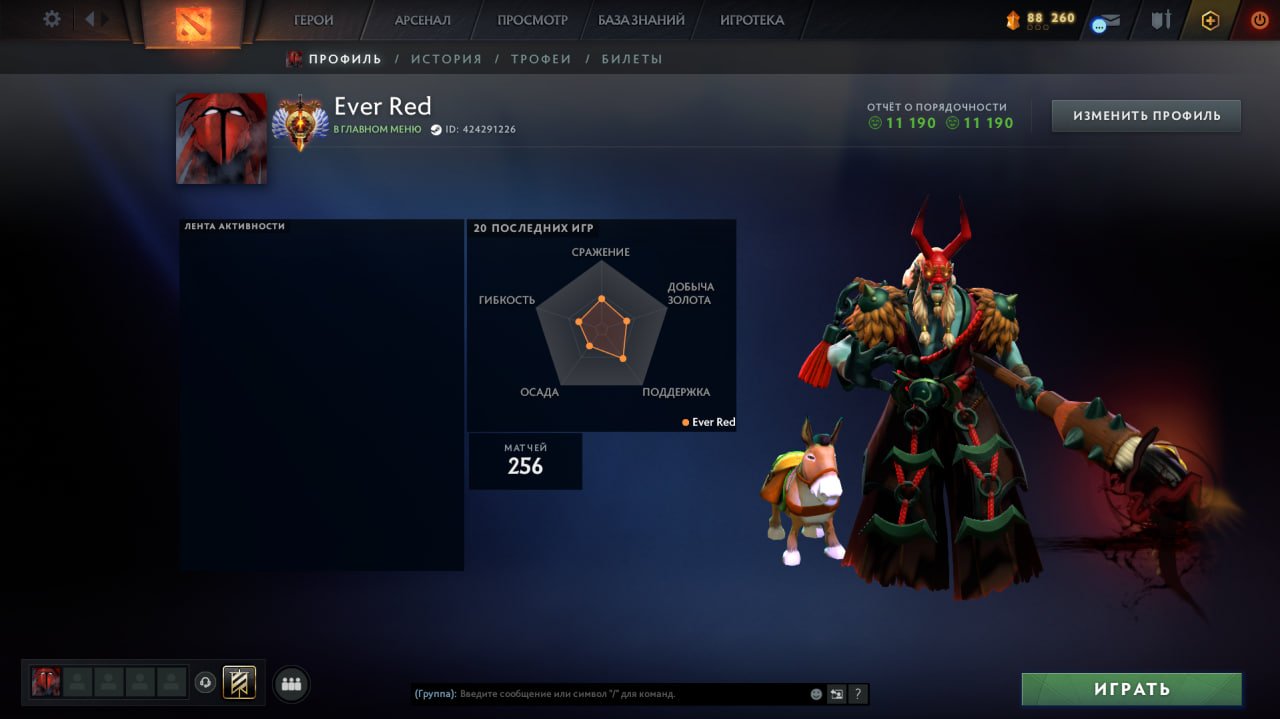
Task: Open the Арсенал menu
Action: 422,20
